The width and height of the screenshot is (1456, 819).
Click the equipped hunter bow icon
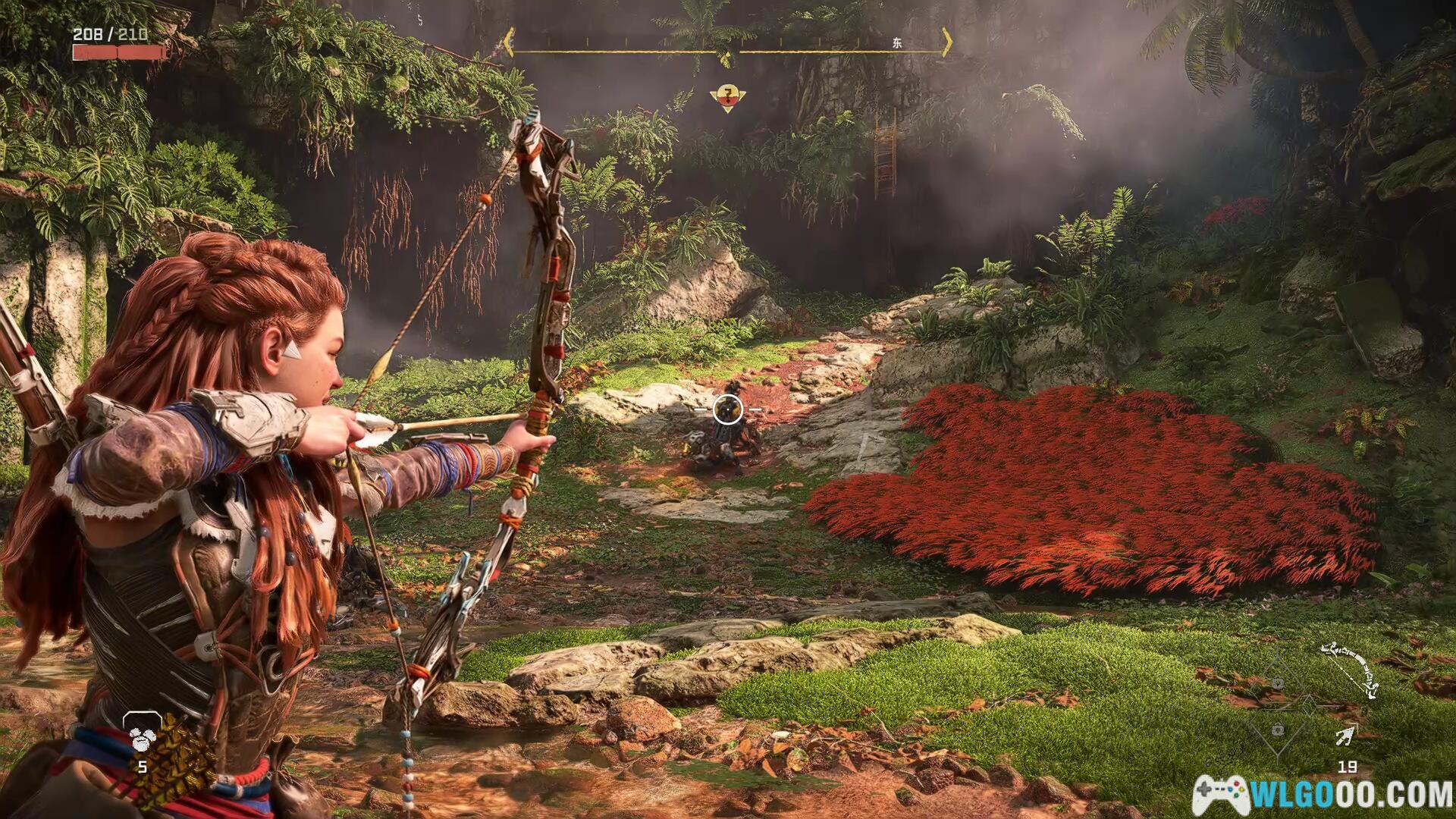pyautogui.click(x=1350, y=668)
